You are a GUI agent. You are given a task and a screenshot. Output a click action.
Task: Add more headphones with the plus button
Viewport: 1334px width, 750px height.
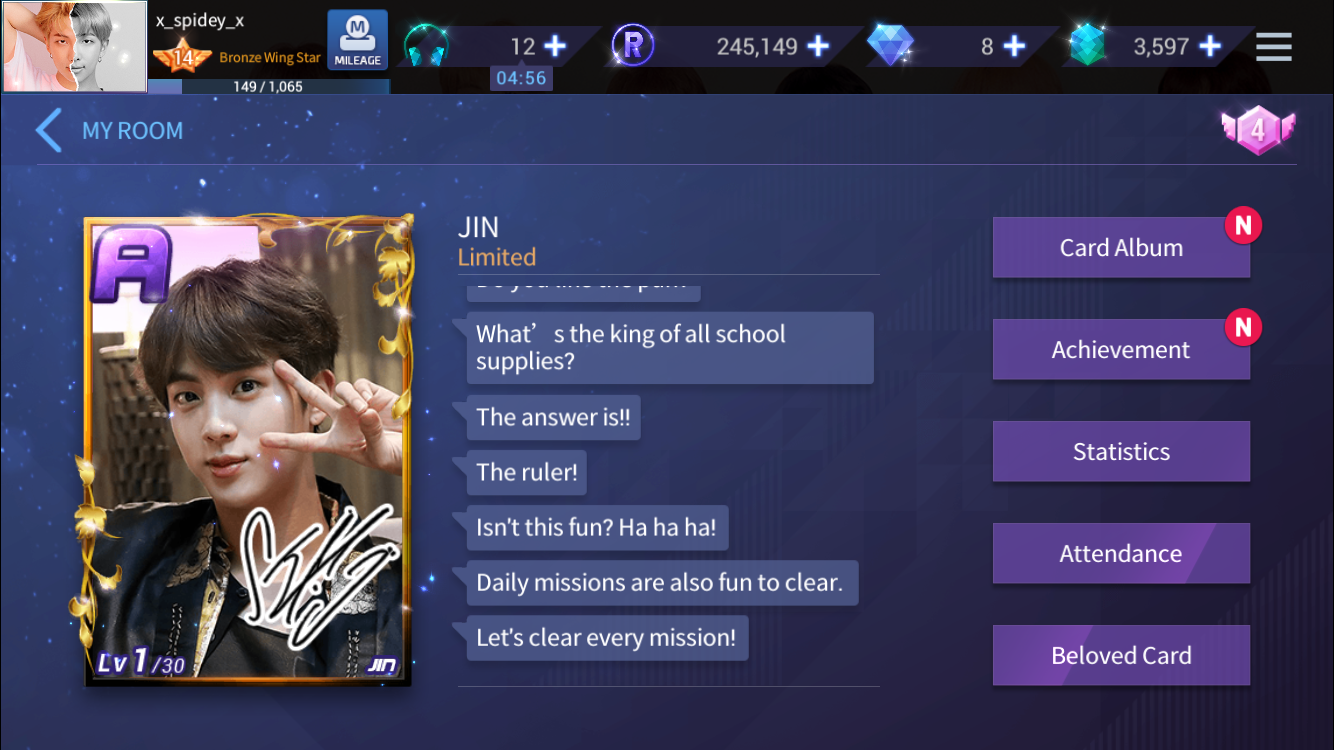point(555,47)
